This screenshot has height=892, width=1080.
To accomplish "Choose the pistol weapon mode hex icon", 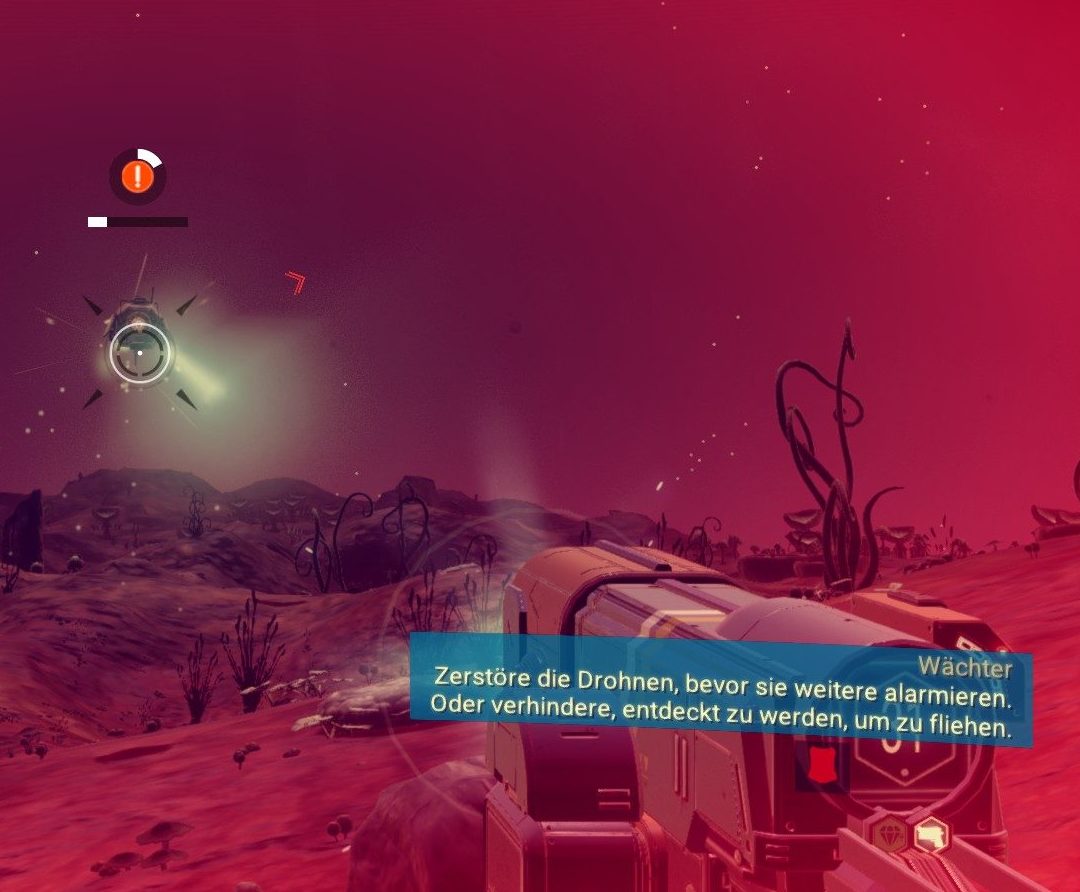I will click(932, 833).
